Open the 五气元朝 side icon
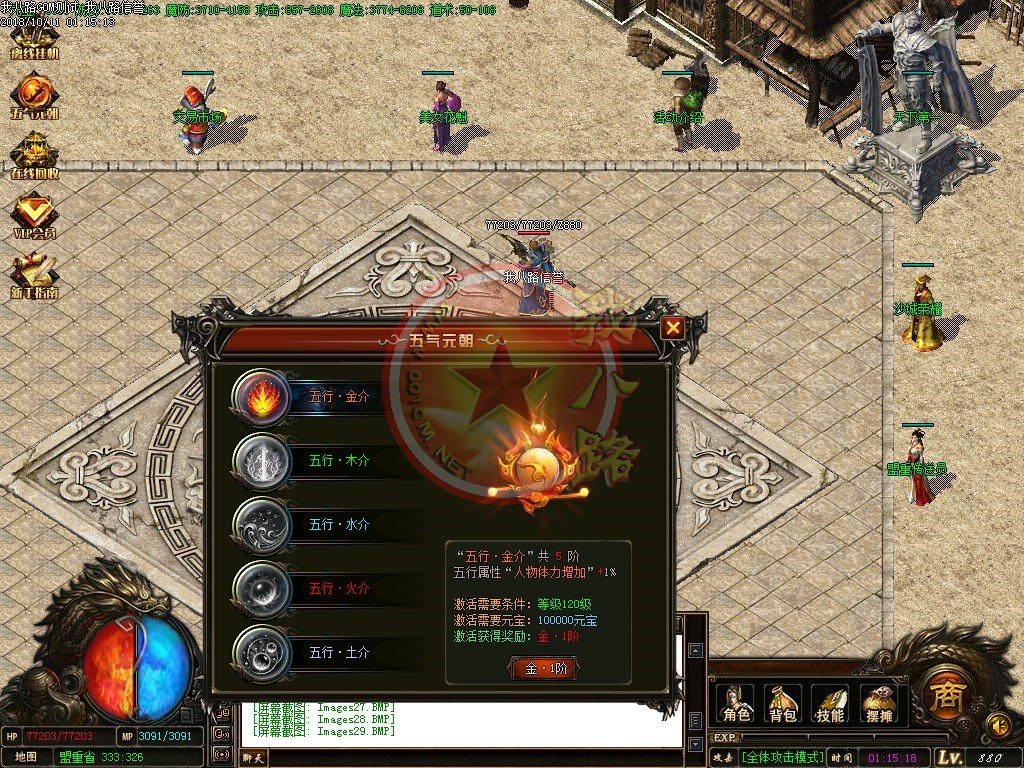The height and width of the screenshot is (768, 1024). click(x=34, y=97)
